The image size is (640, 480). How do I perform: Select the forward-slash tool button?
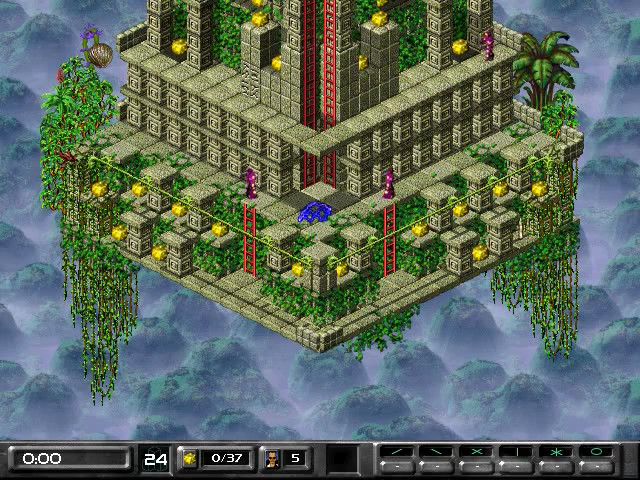[x=397, y=452]
